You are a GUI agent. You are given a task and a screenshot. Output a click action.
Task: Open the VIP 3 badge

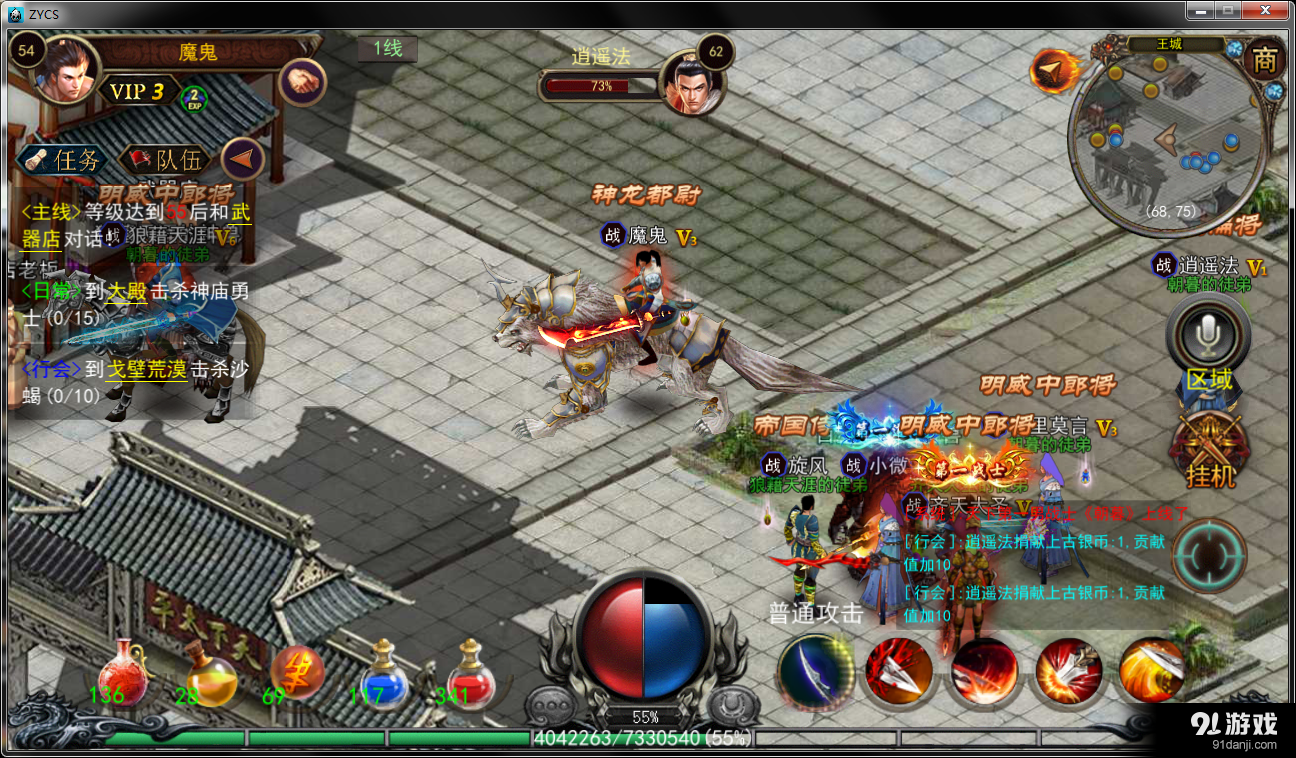[137, 92]
